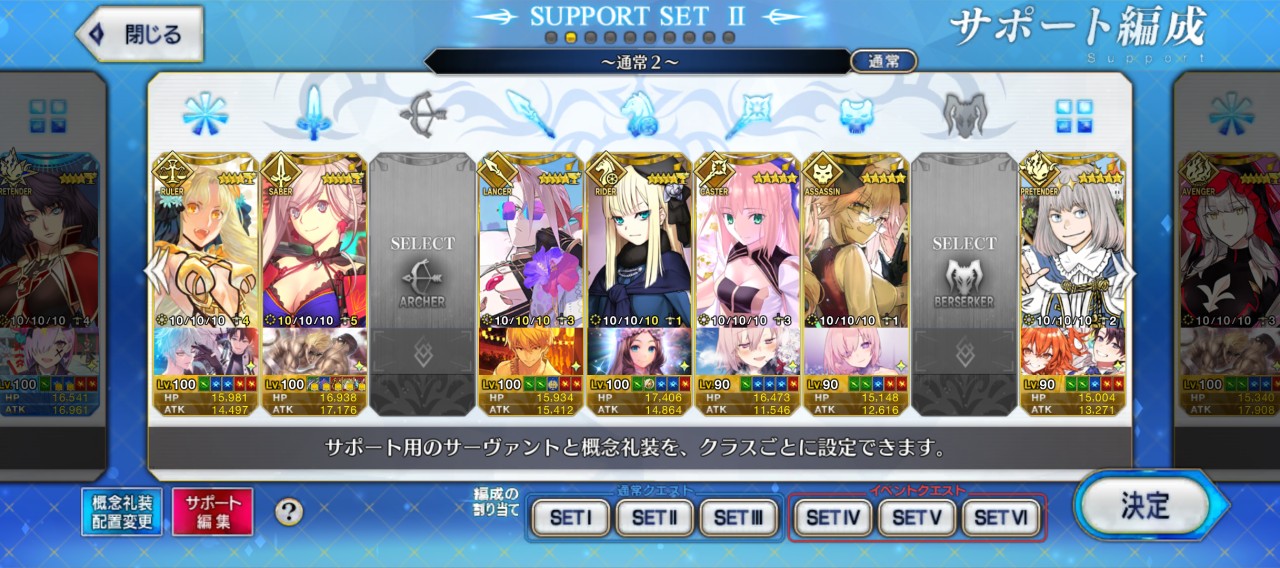Assign formation to SET II
Image resolution: width=1280 pixels, height=568 pixels.
[654, 518]
